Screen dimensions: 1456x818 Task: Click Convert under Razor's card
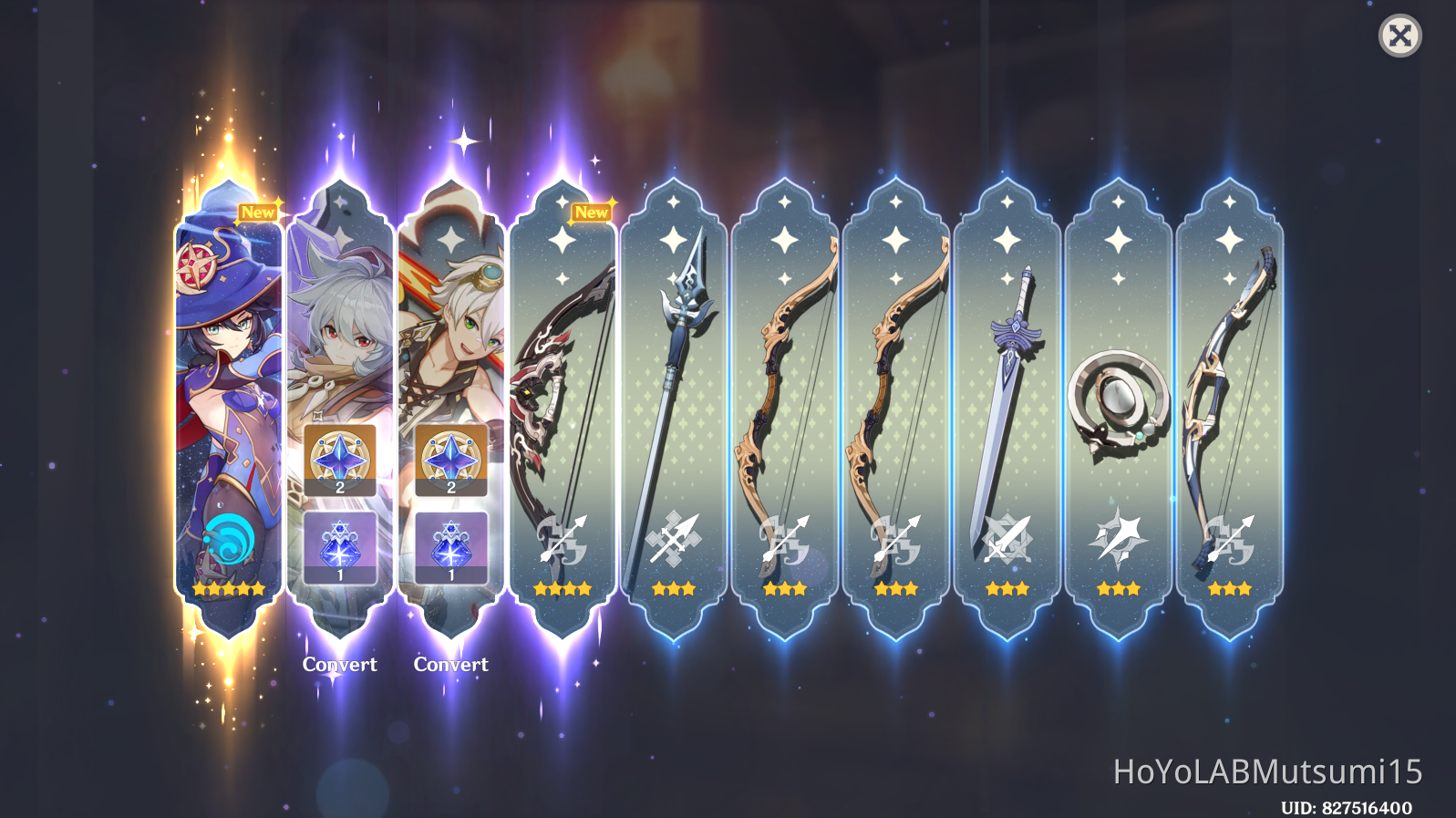(341, 664)
